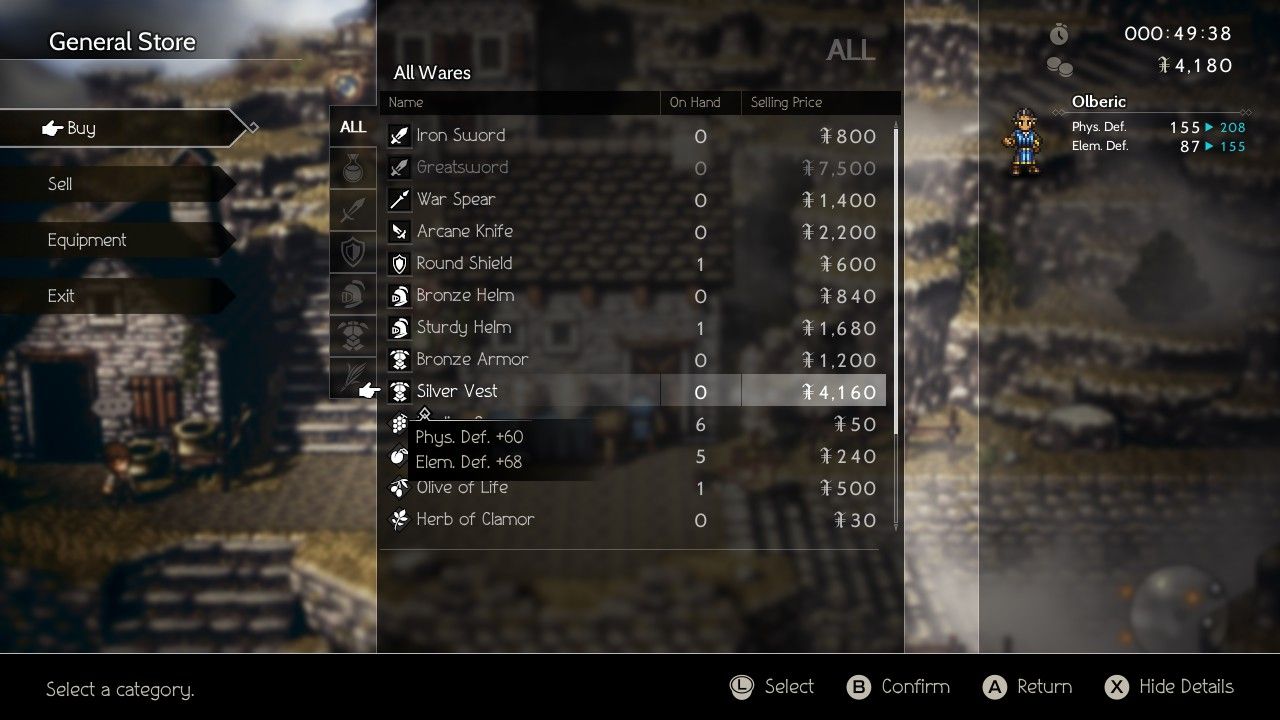Screen dimensions: 1280x720
Task: Switch to the helmet category tab
Action: (x=353, y=294)
